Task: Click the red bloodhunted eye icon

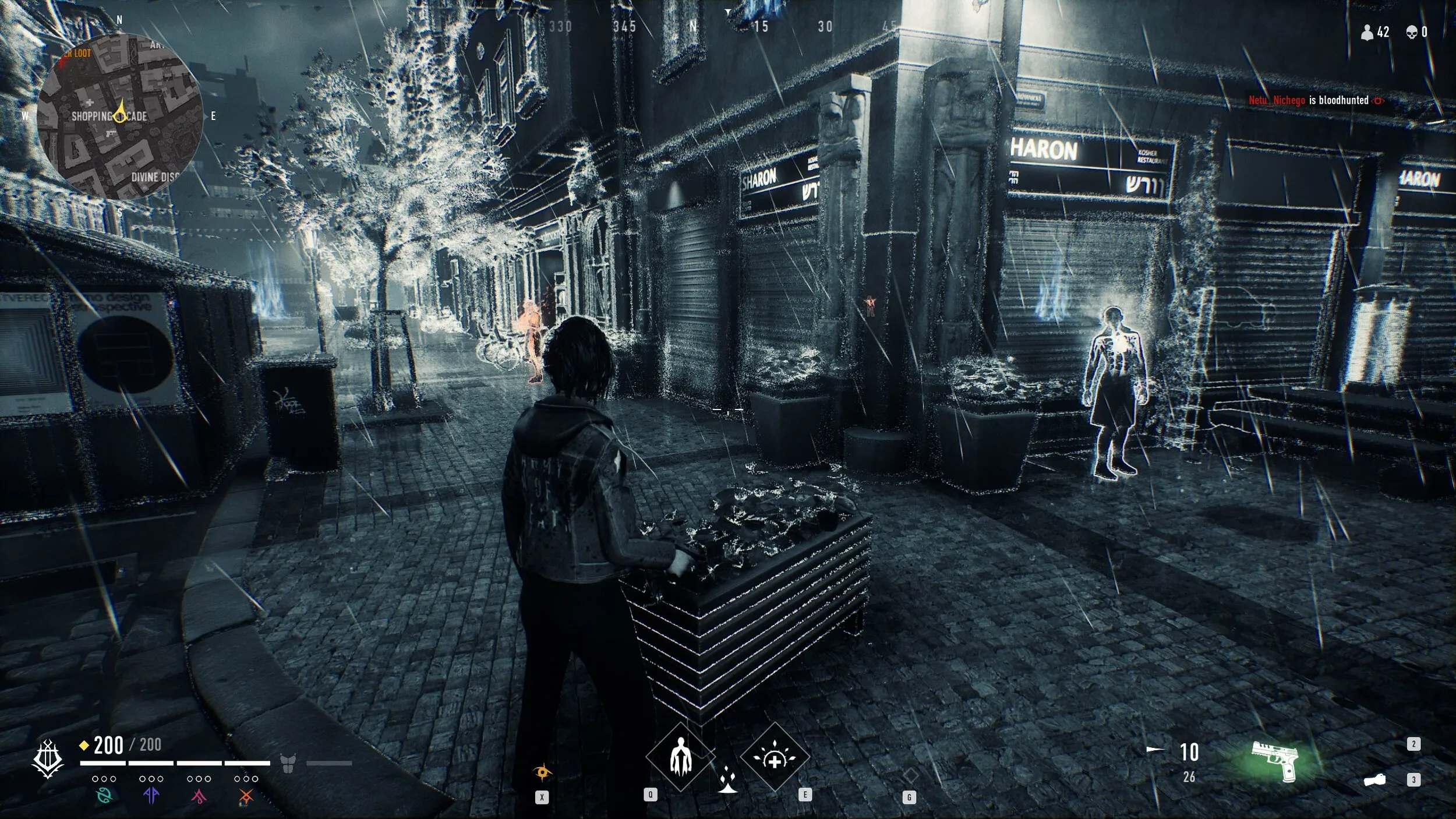Action: (x=1378, y=101)
